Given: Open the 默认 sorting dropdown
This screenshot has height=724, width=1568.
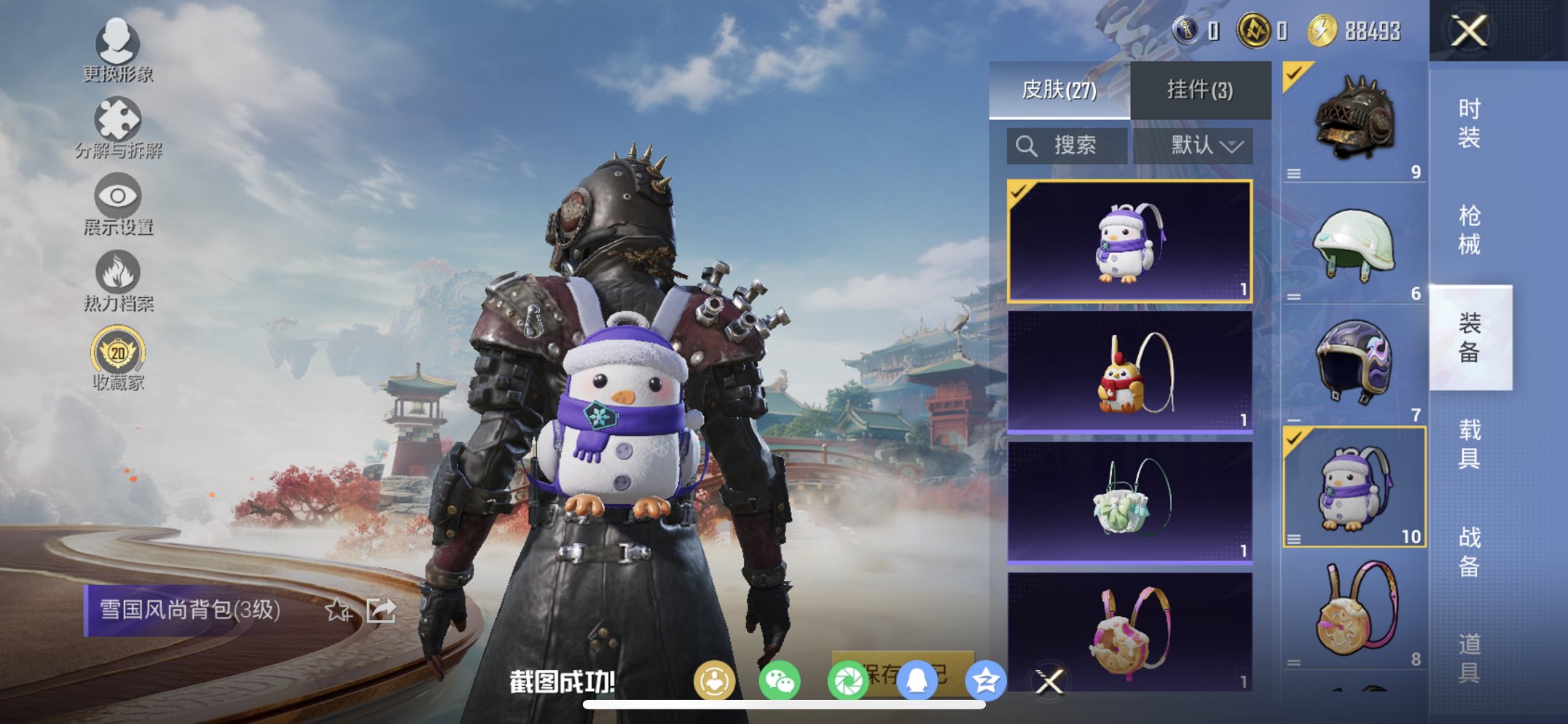Looking at the screenshot, I should (x=1197, y=144).
